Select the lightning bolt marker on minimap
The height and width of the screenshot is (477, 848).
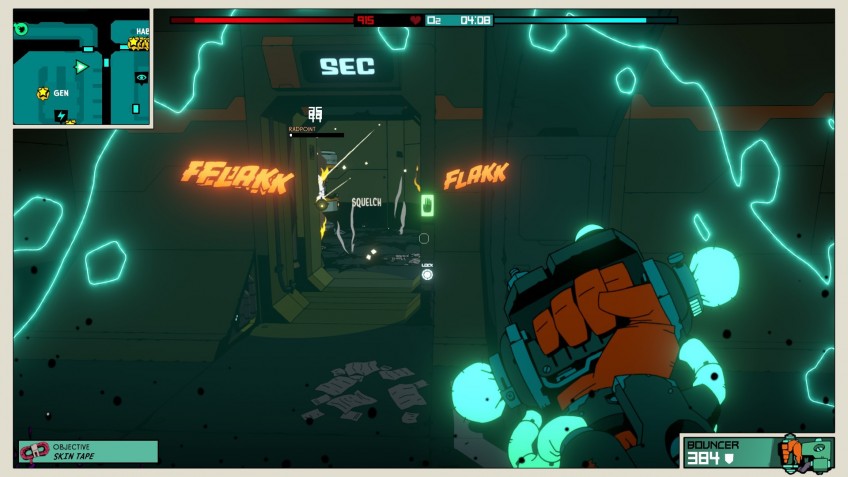[61, 116]
